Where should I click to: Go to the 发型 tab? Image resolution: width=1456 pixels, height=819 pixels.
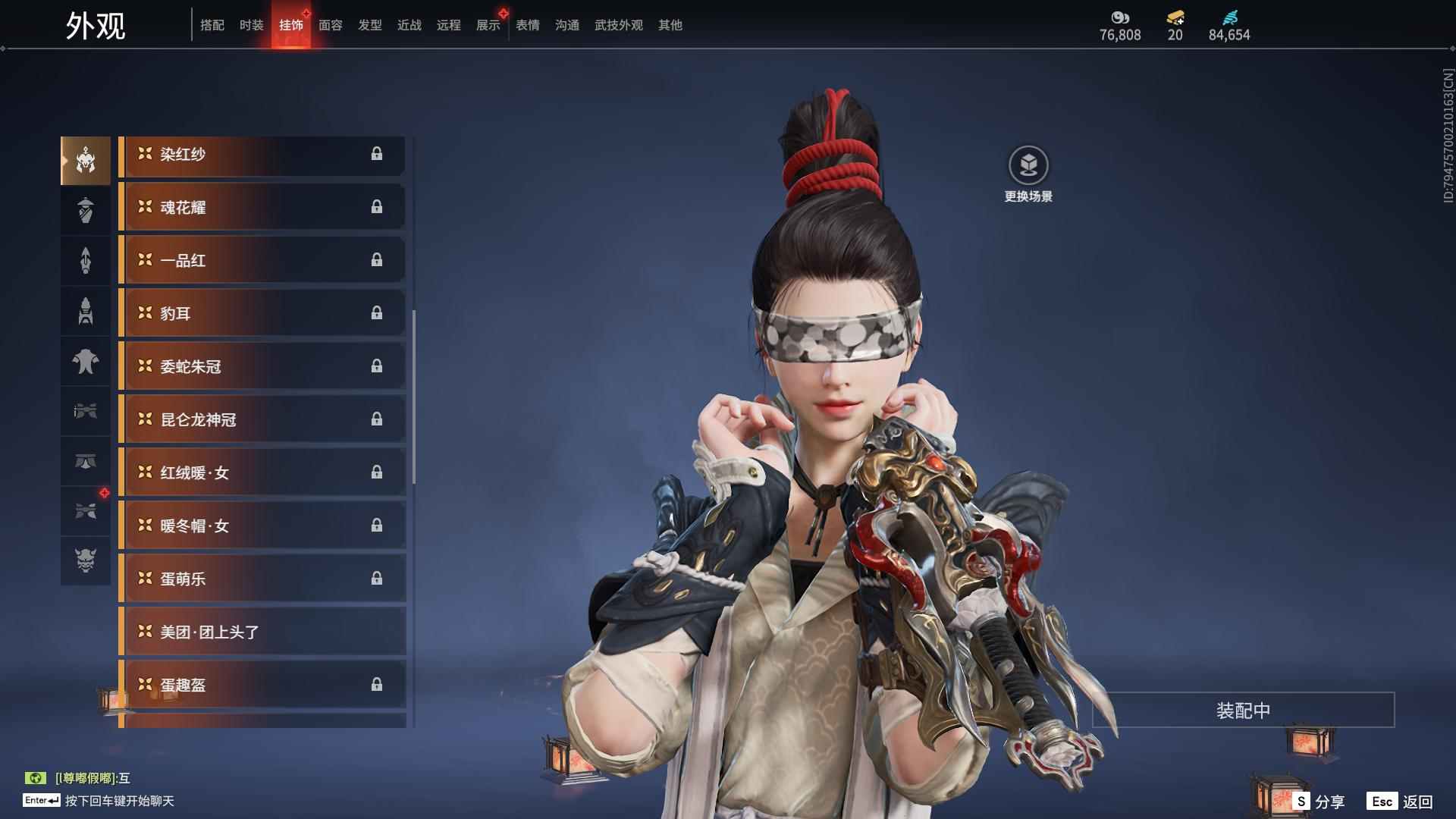point(370,25)
